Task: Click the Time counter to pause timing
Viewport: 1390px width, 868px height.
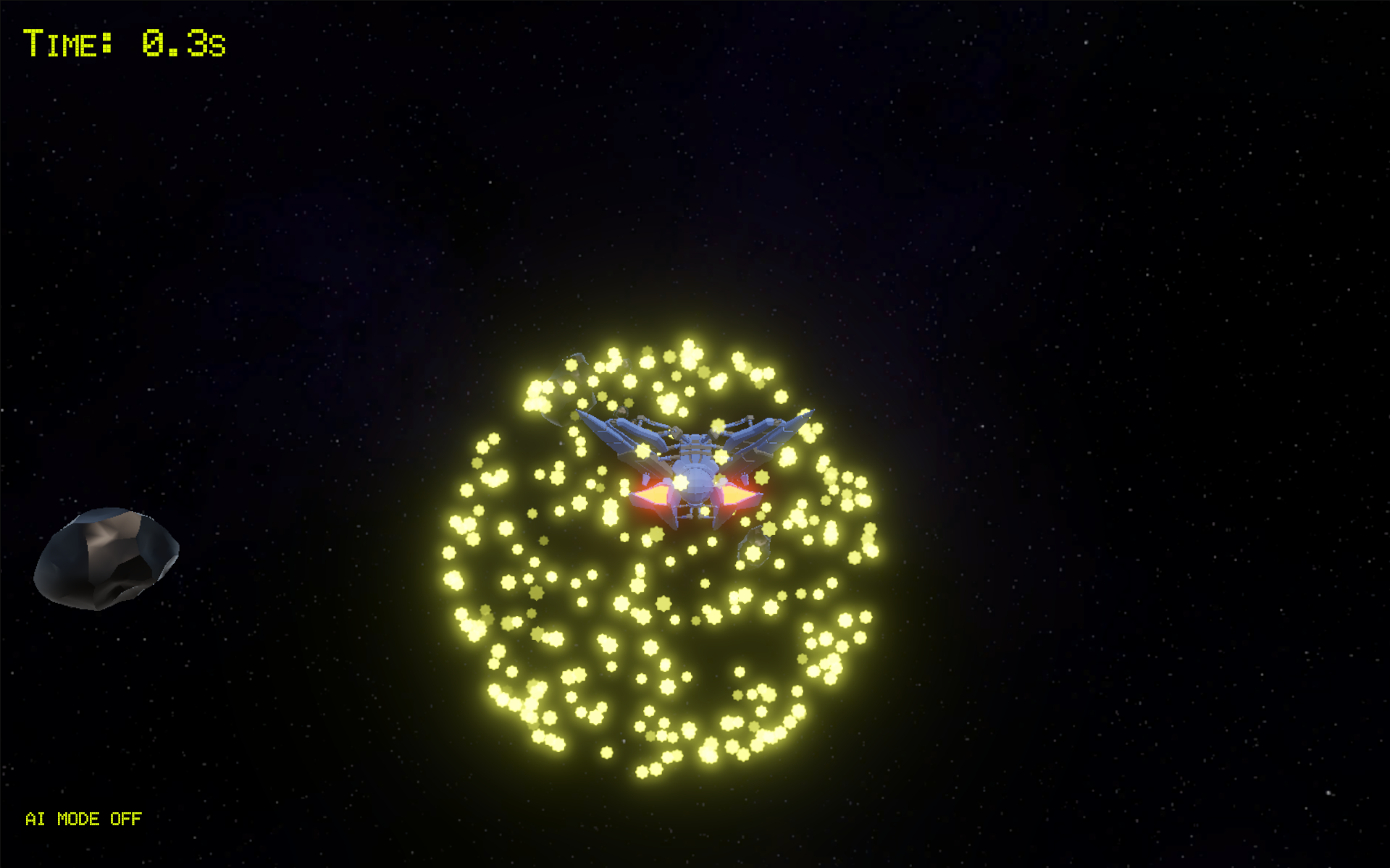Action: [69, 42]
